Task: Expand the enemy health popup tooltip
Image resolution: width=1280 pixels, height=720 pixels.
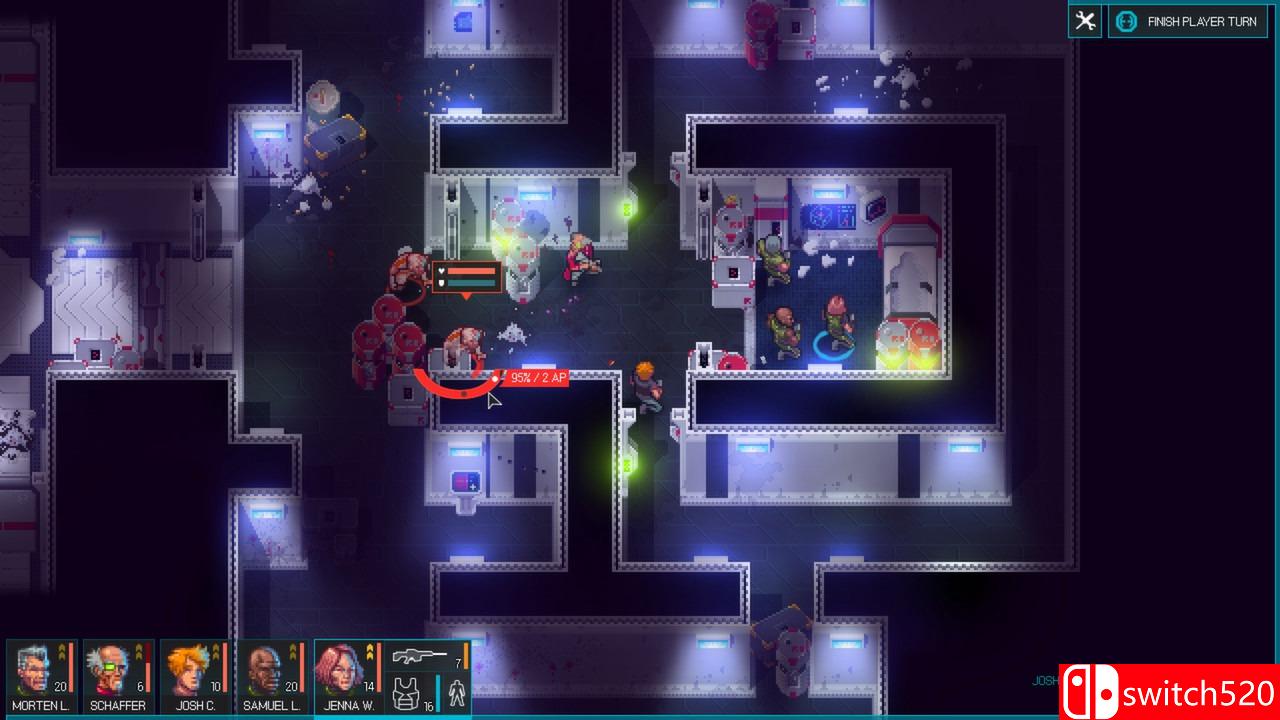Action: coord(466,277)
